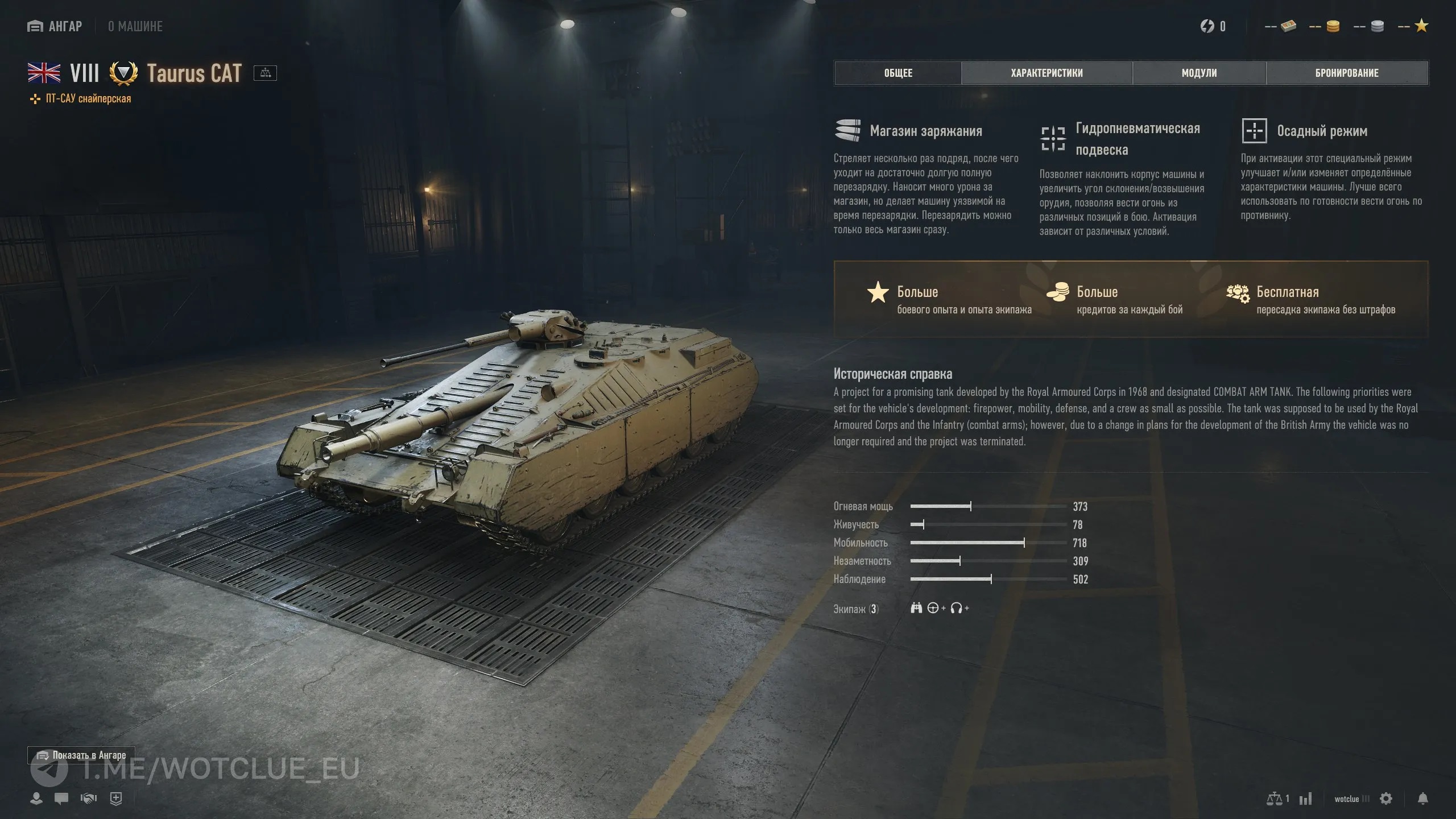Open the contacts person icon

[x=36, y=799]
